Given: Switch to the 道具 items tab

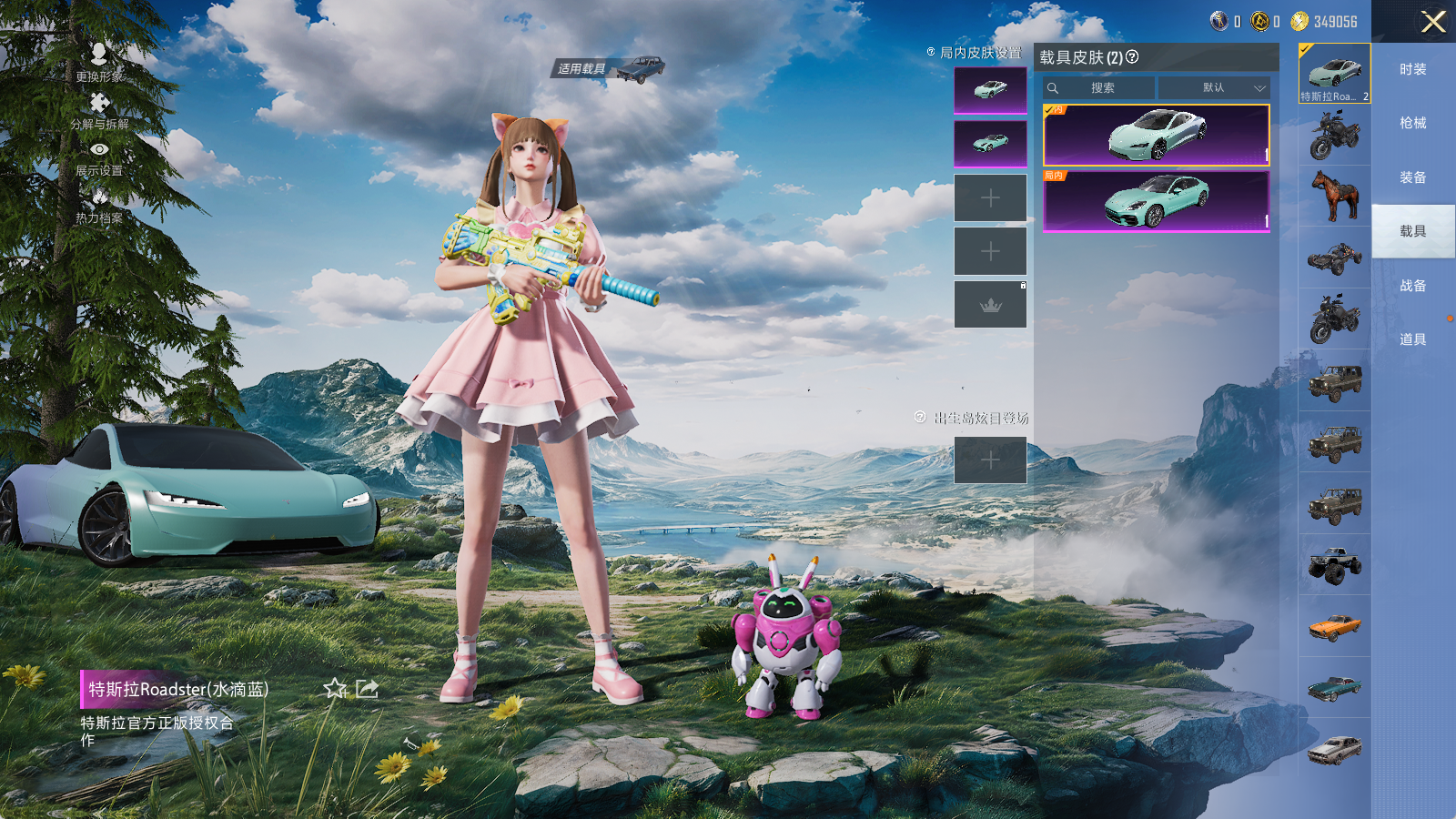Looking at the screenshot, I should 1412,339.
